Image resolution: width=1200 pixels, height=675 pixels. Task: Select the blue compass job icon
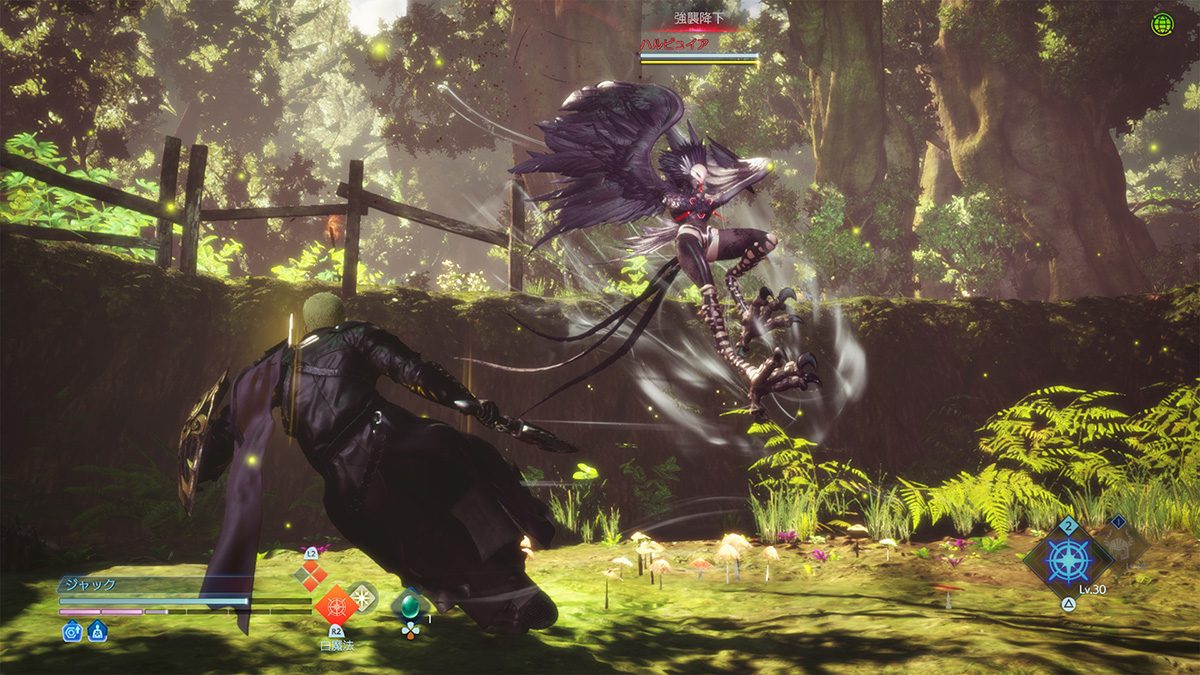[x=1066, y=560]
